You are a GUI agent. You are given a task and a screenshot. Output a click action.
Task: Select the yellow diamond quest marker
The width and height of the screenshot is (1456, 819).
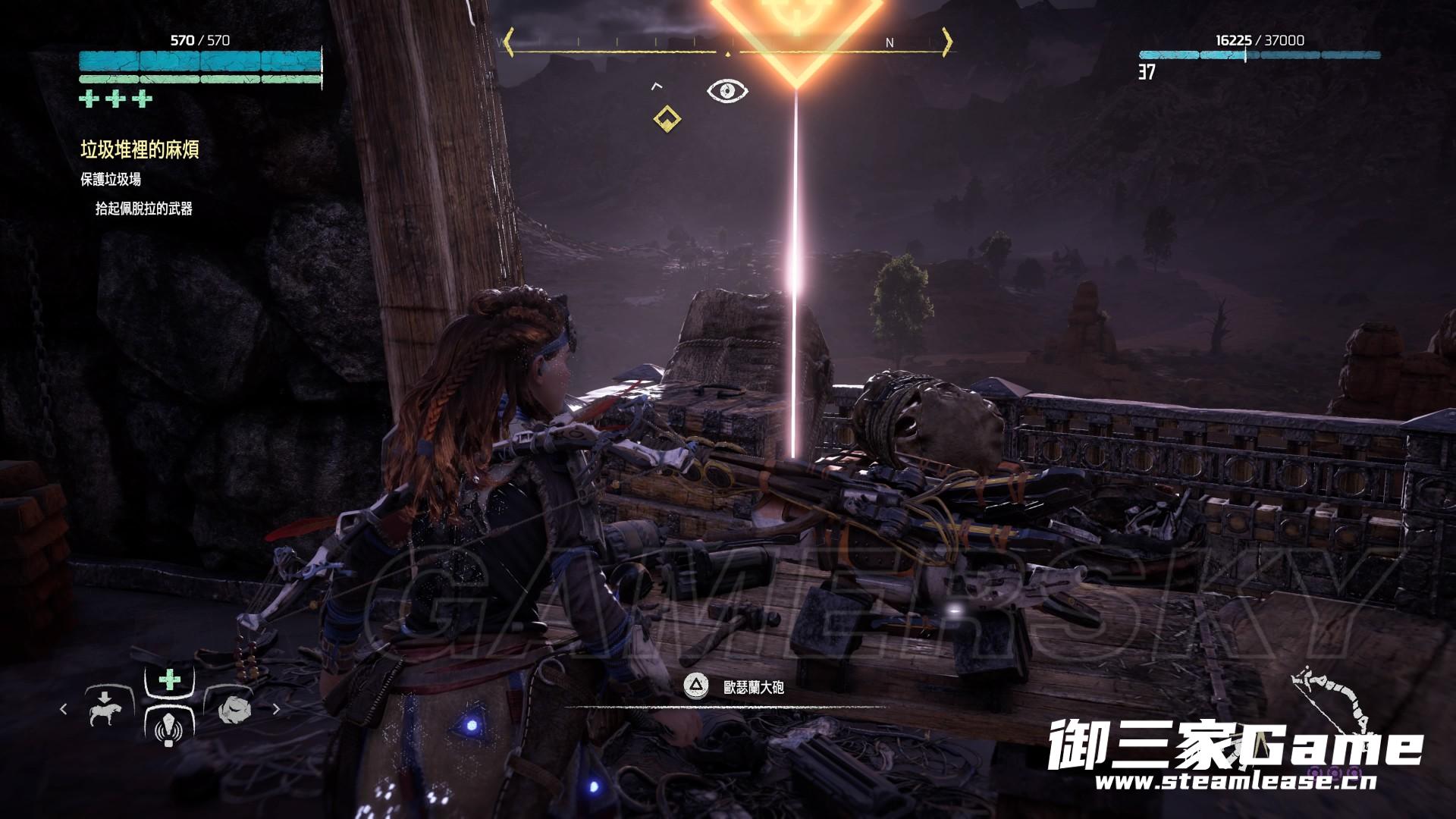pyautogui.click(x=667, y=118)
